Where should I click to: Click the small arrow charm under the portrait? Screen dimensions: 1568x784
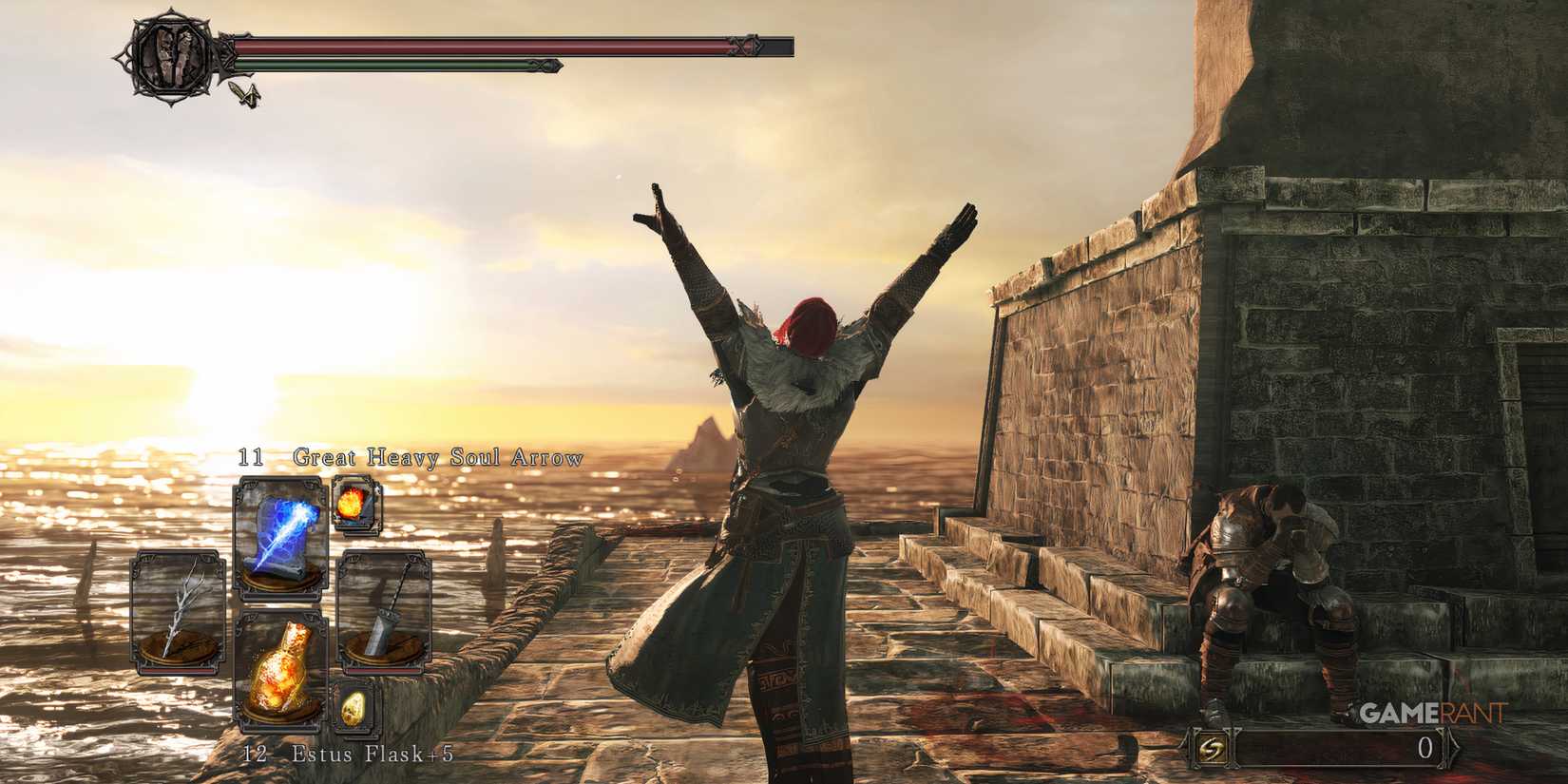pyautogui.click(x=245, y=95)
